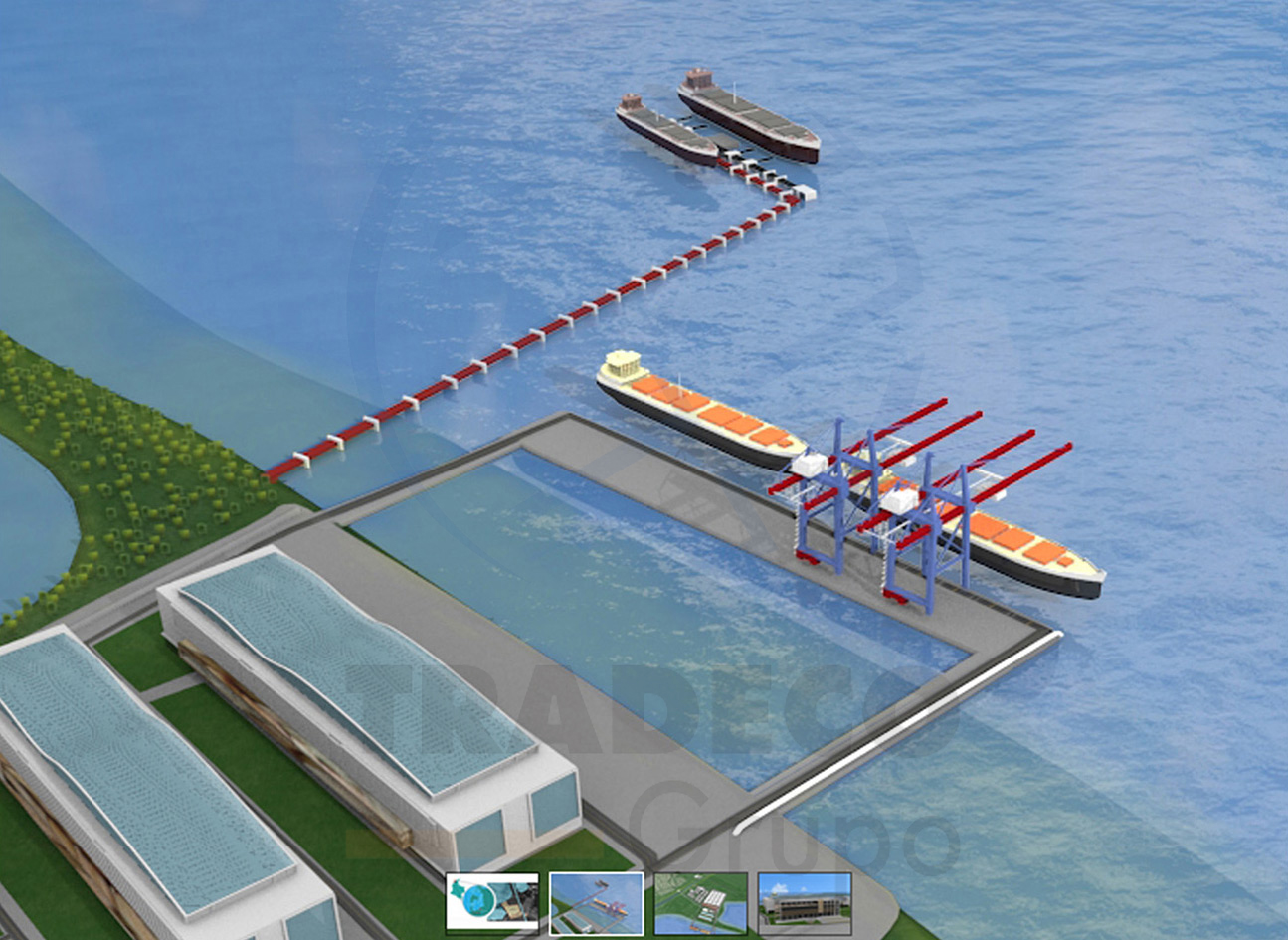1288x940 pixels.
Task: Select the port with ships and cranes thumbnail
Action: click(x=597, y=903)
